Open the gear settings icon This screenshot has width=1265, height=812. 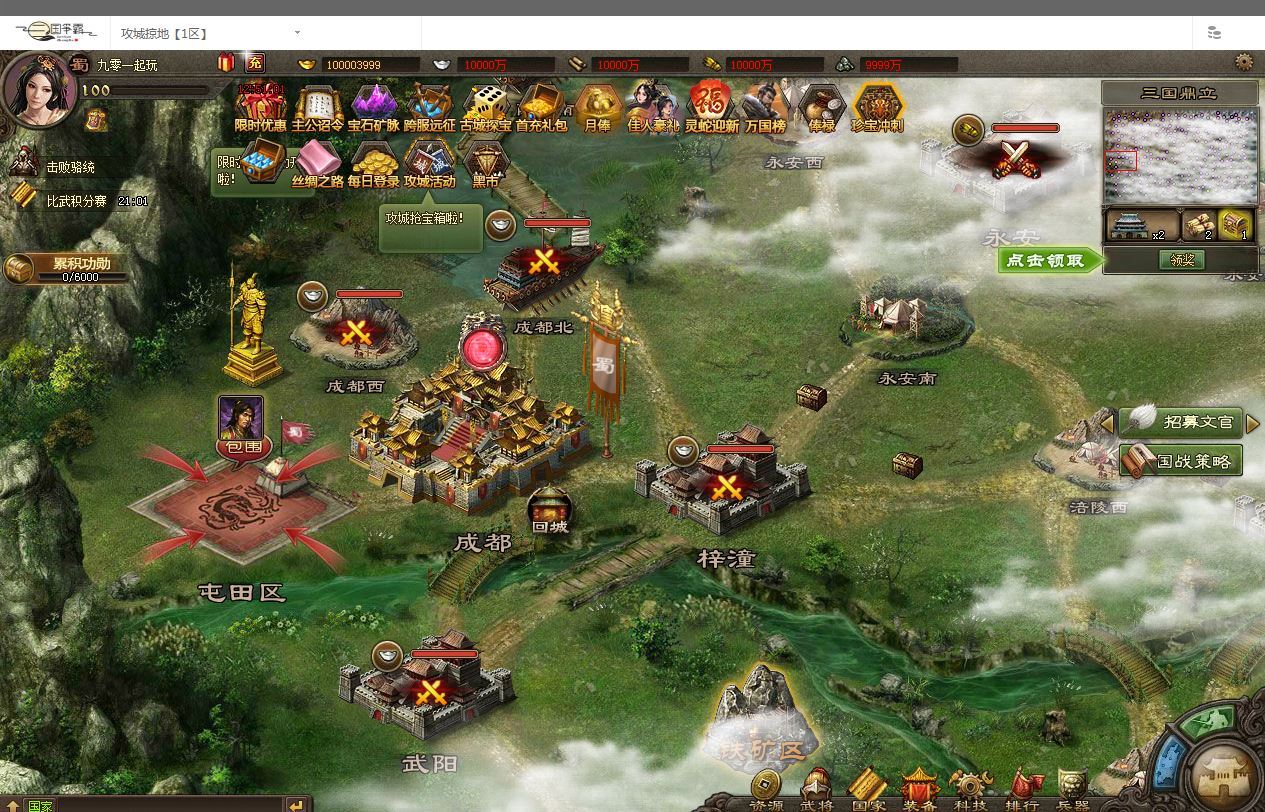[1244, 62]
